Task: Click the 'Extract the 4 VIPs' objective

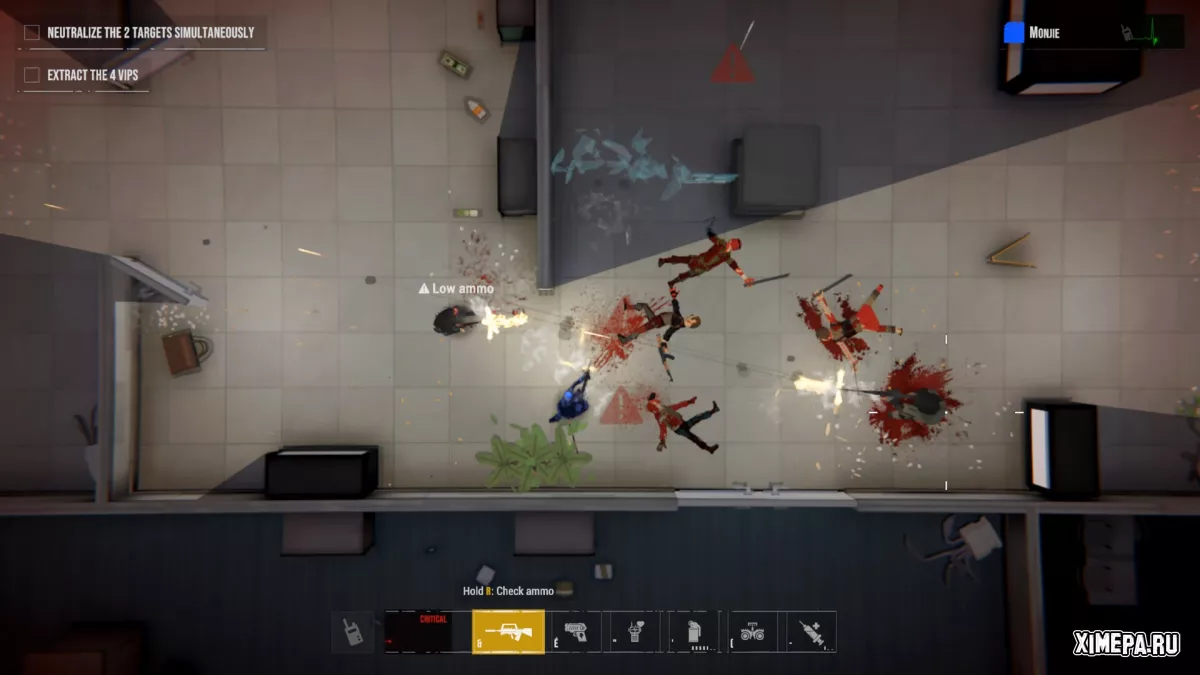Action: click(95, 75)
